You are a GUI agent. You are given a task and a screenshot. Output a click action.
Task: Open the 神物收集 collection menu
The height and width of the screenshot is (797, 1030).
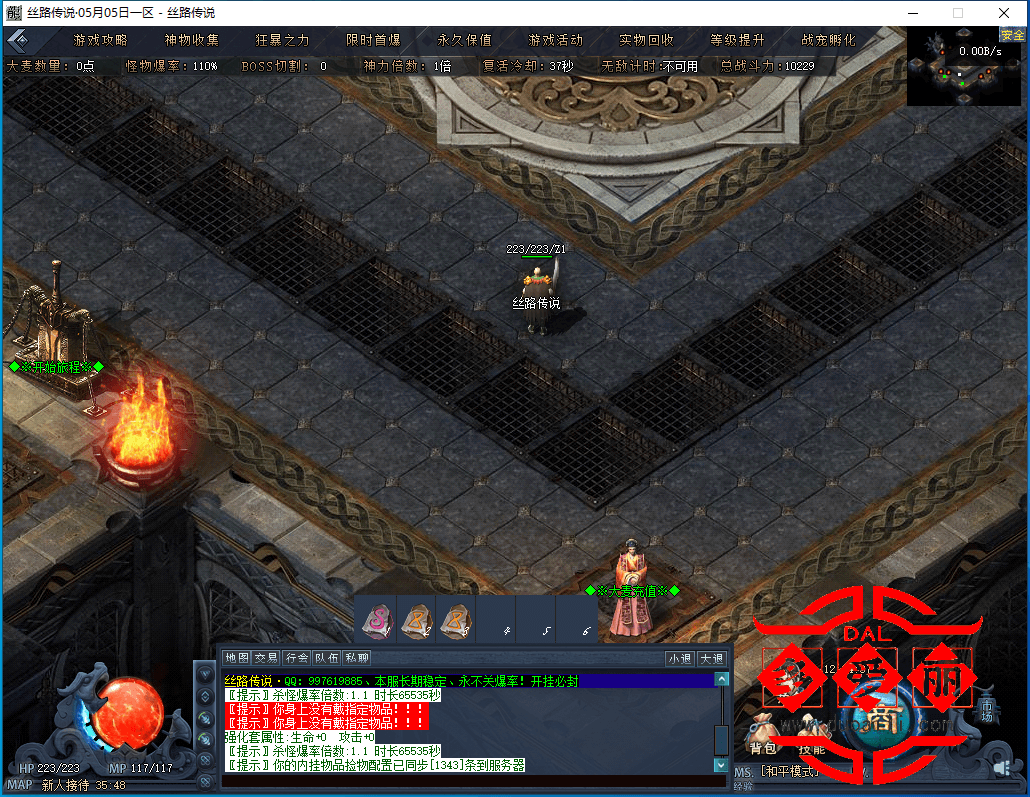pos(192,40)
